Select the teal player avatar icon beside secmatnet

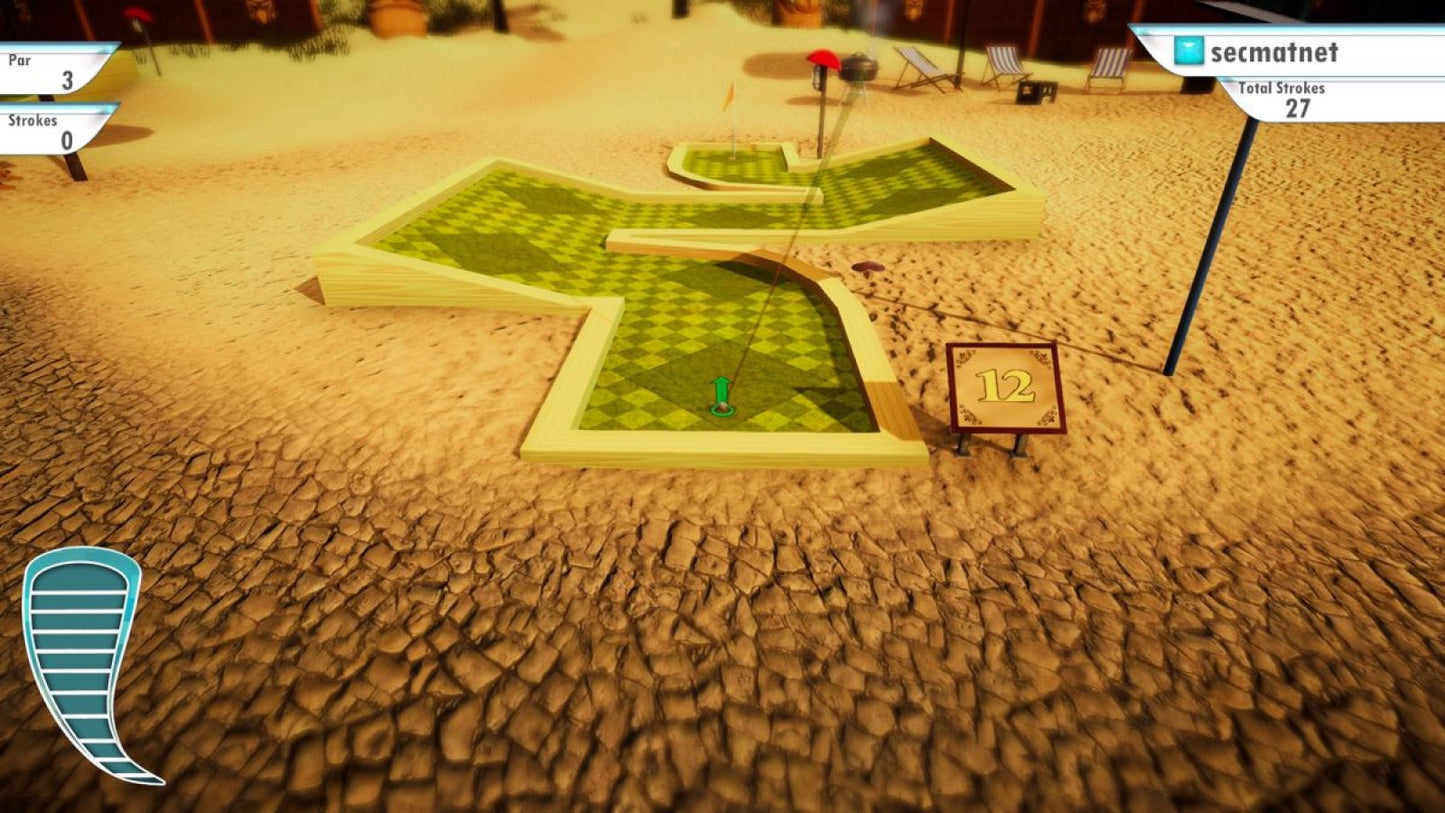click(1187, 52)
